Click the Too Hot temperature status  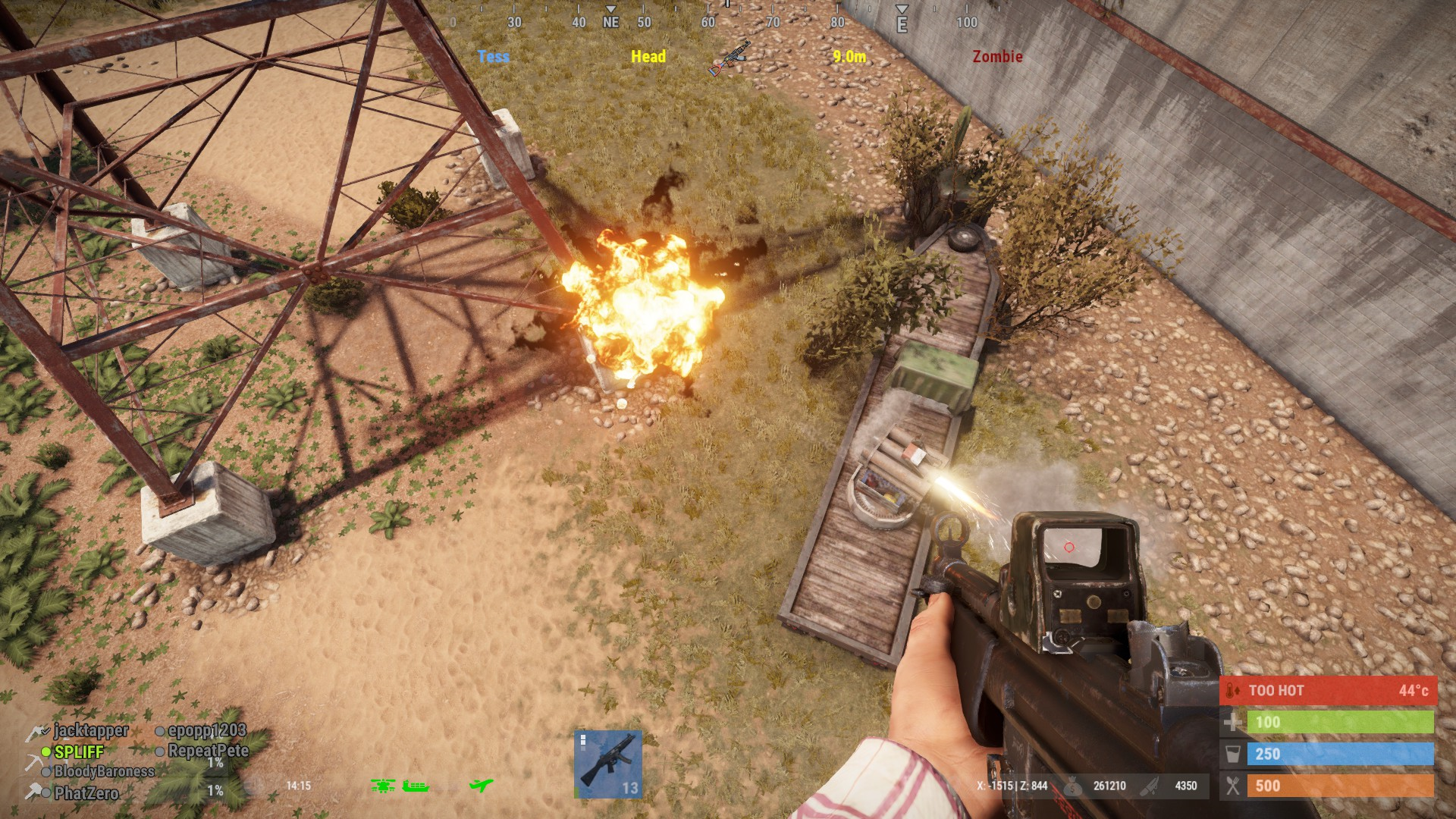(x=1328, y=690)
